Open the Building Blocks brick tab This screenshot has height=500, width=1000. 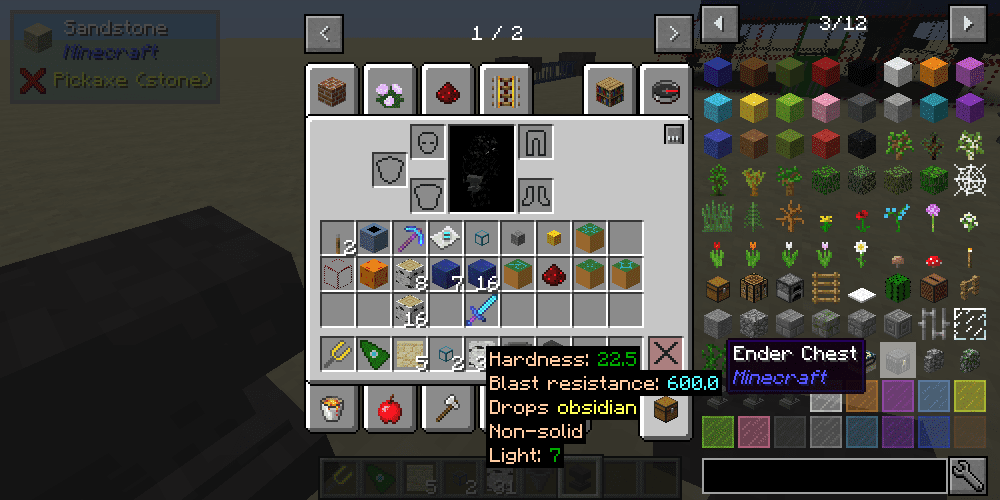pyautogui.click(x=332, y=92)
